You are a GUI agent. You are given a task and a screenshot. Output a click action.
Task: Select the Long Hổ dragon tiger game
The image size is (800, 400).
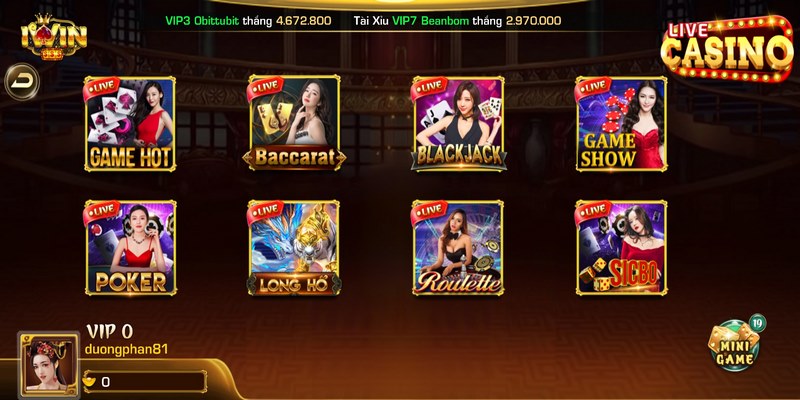(x=295, y=247)
